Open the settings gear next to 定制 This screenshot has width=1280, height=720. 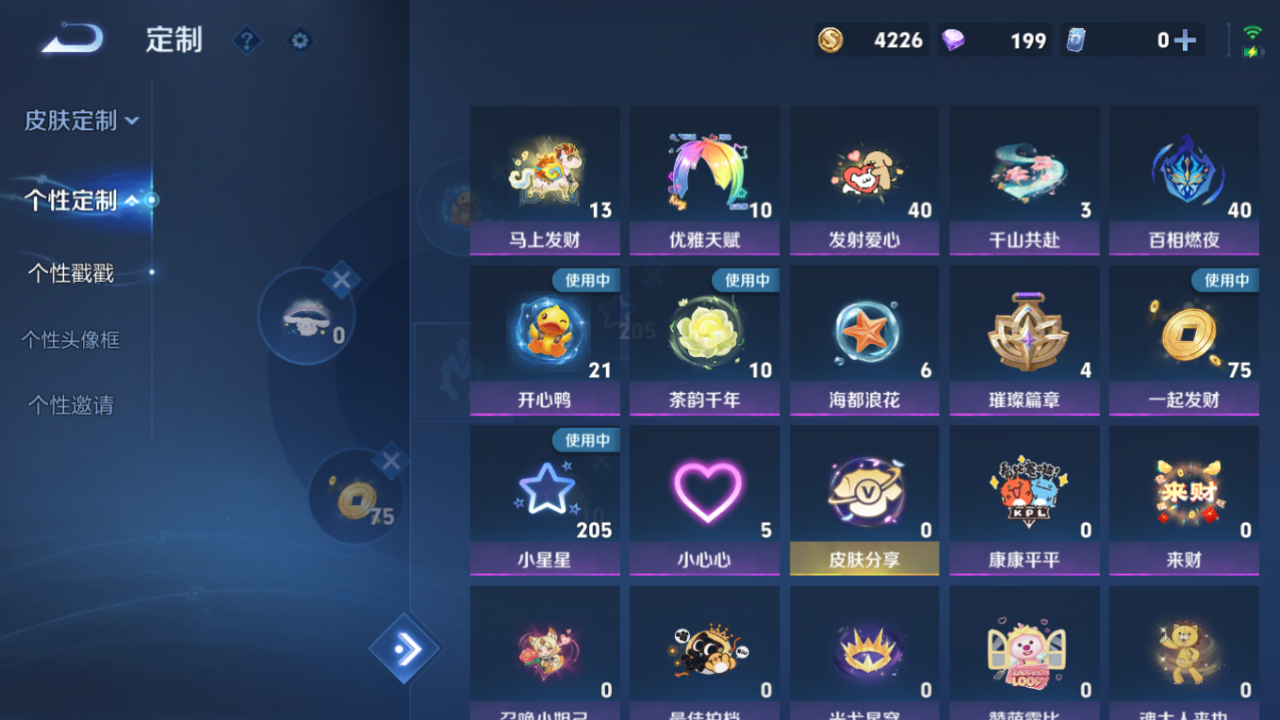(300, 41)
